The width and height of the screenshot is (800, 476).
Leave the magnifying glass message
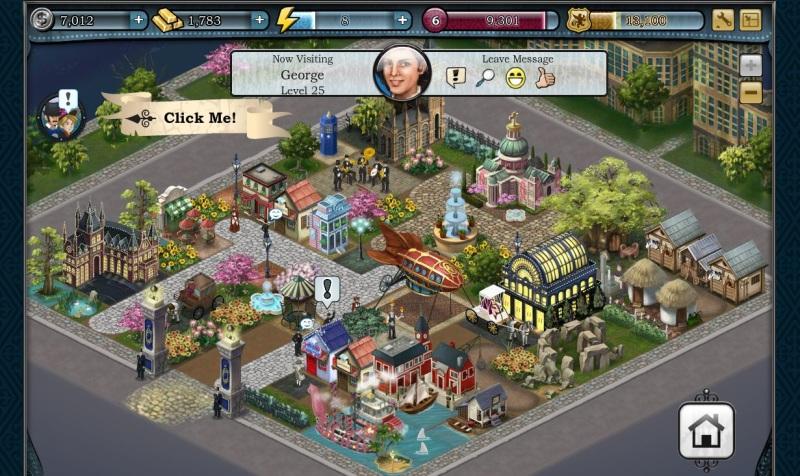[x=485, y=77]
